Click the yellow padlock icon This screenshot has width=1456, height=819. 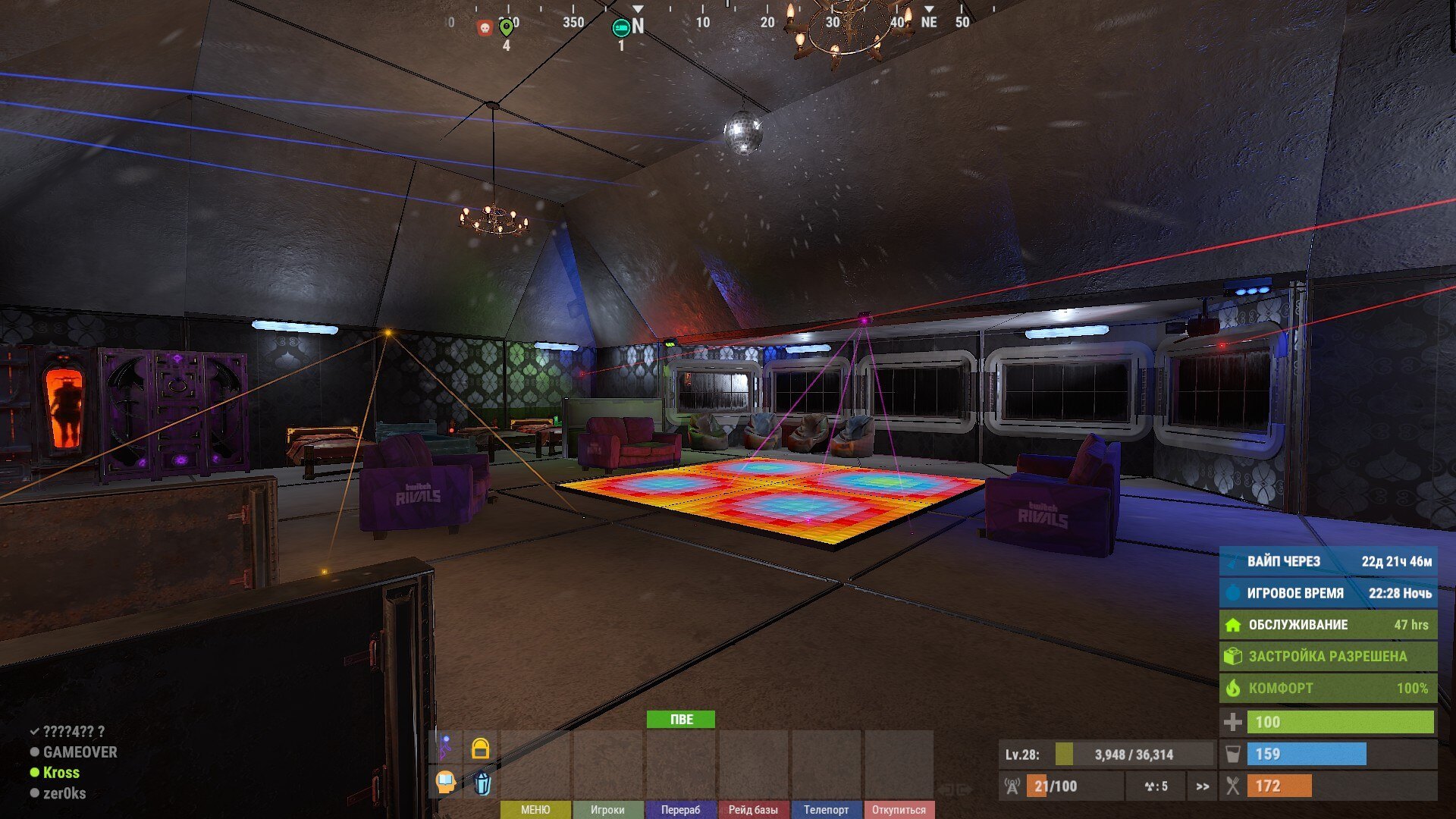(x=480, y=748)
